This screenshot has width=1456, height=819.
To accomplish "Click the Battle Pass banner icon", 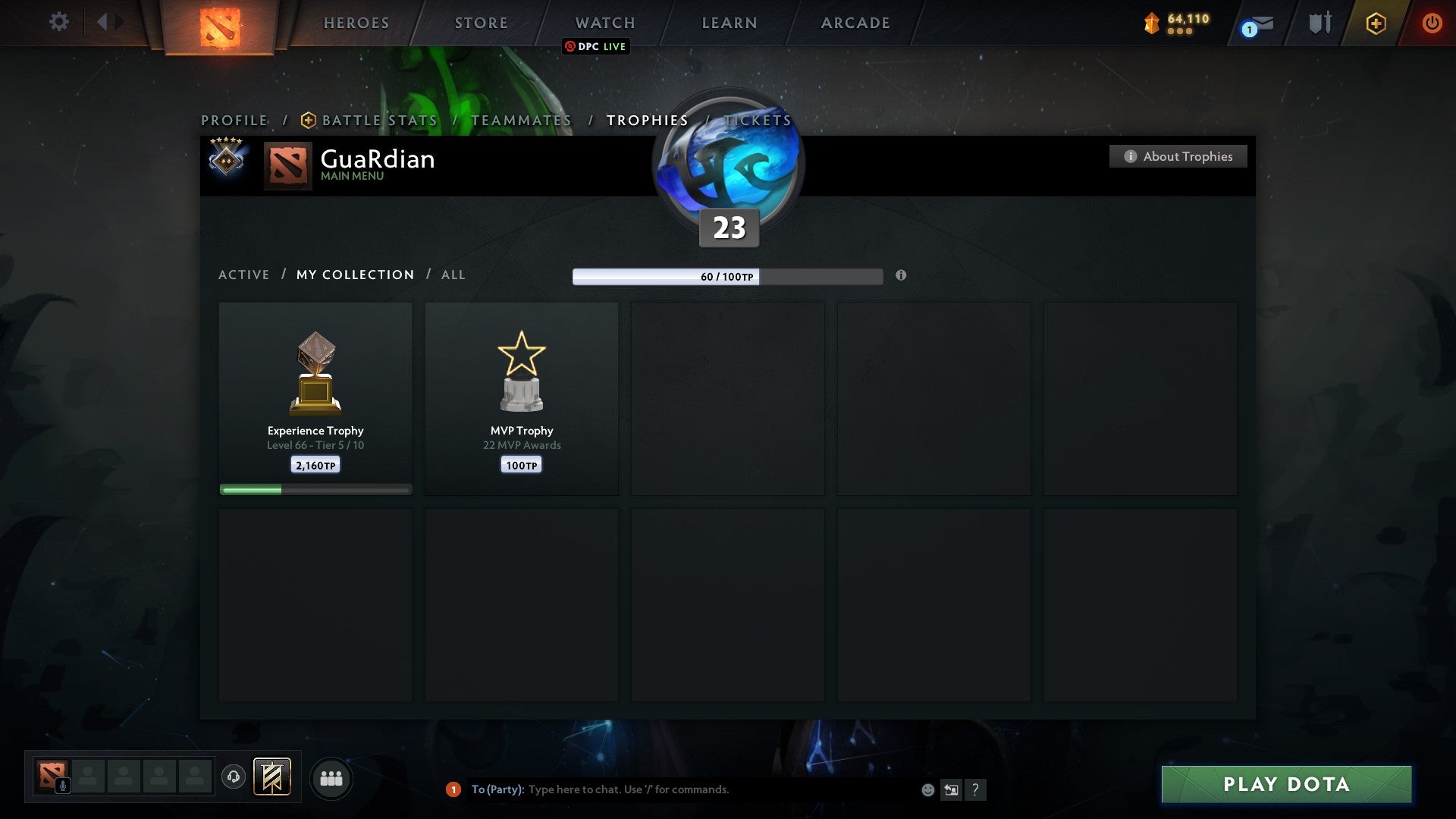I will tap(271, 778).
